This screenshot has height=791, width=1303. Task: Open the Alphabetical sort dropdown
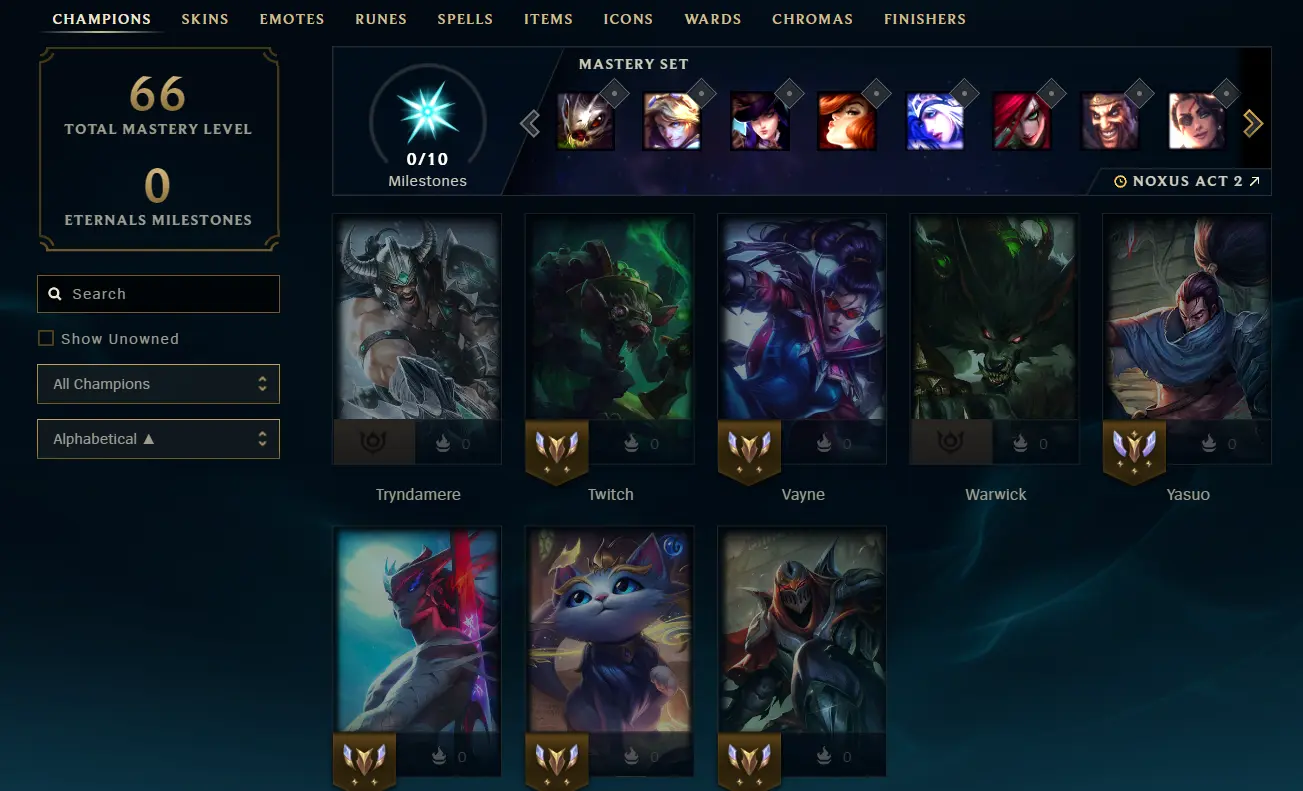tap(158, 438)
